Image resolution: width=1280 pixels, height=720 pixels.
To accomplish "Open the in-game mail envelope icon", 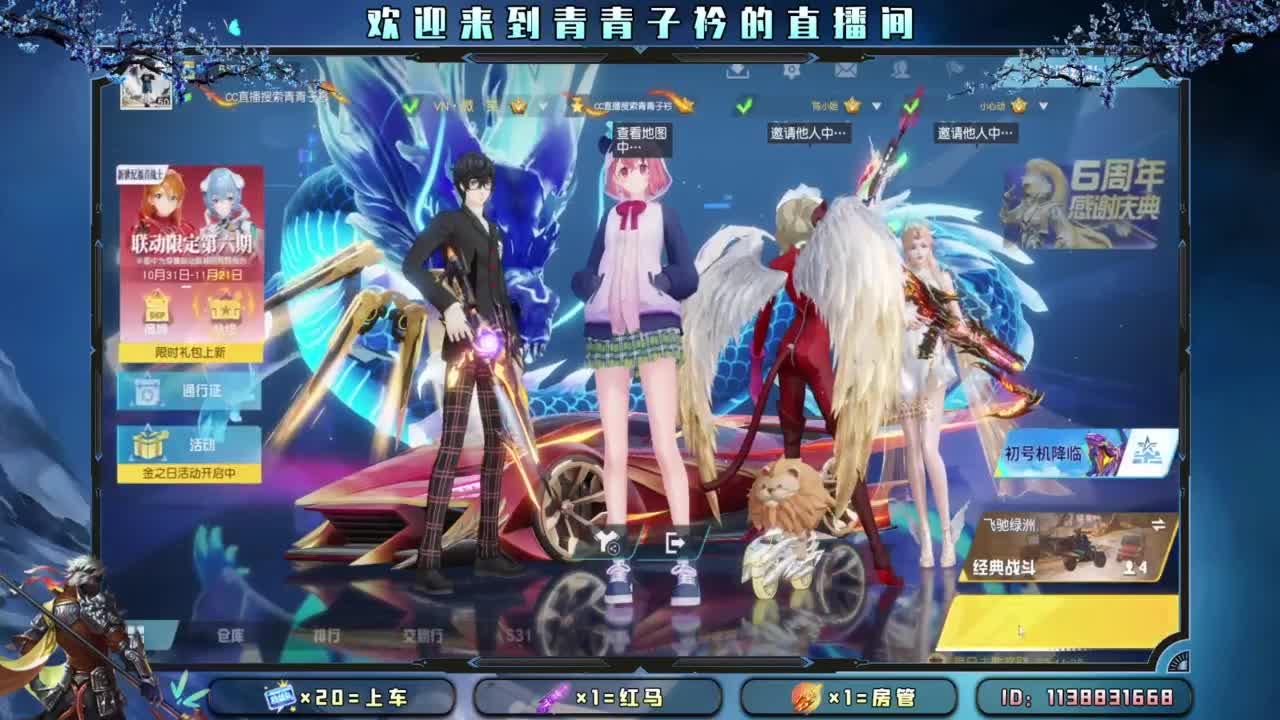I will 846,72.
